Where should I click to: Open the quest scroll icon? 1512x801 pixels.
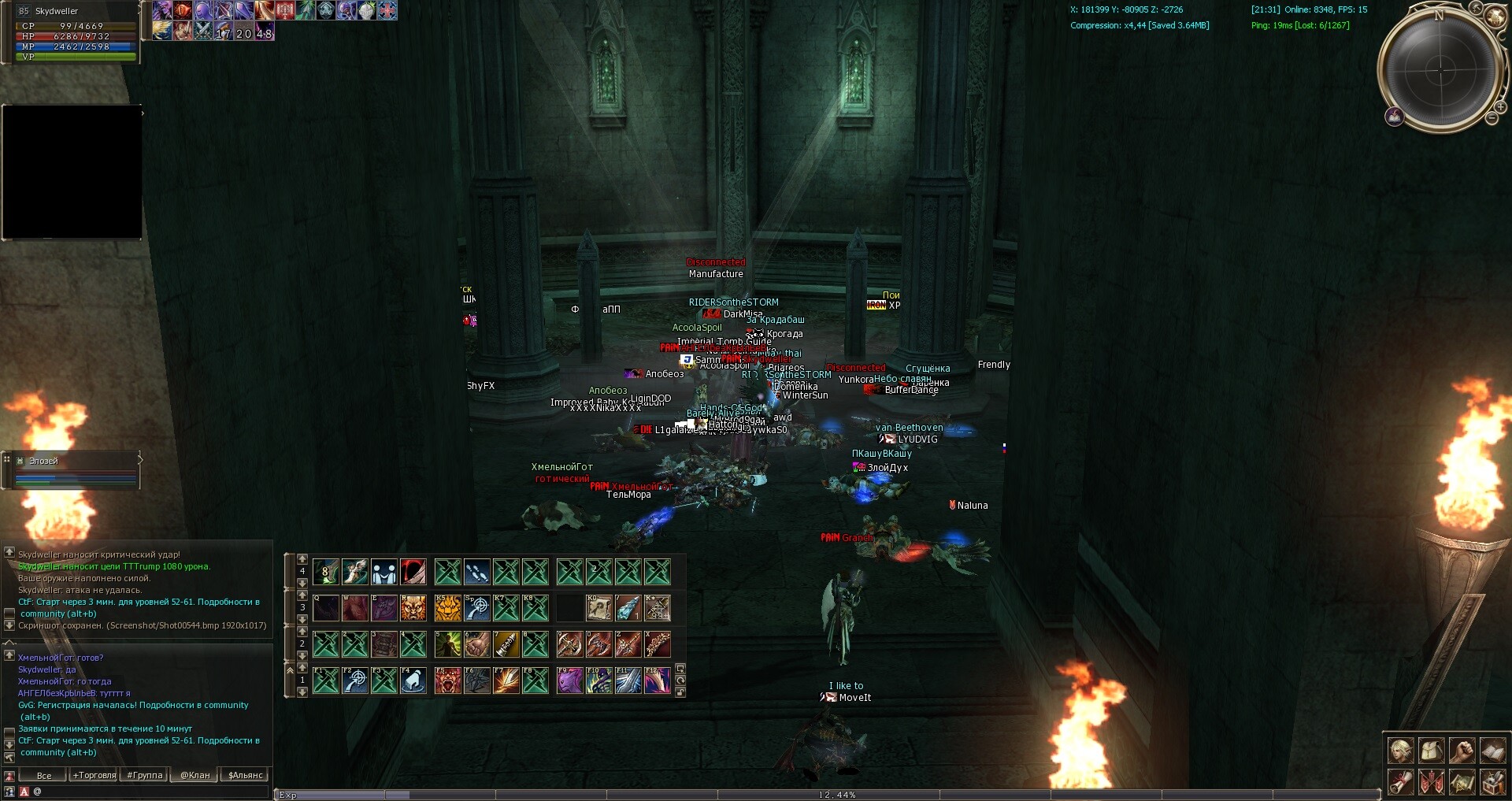click(1400, 781)
